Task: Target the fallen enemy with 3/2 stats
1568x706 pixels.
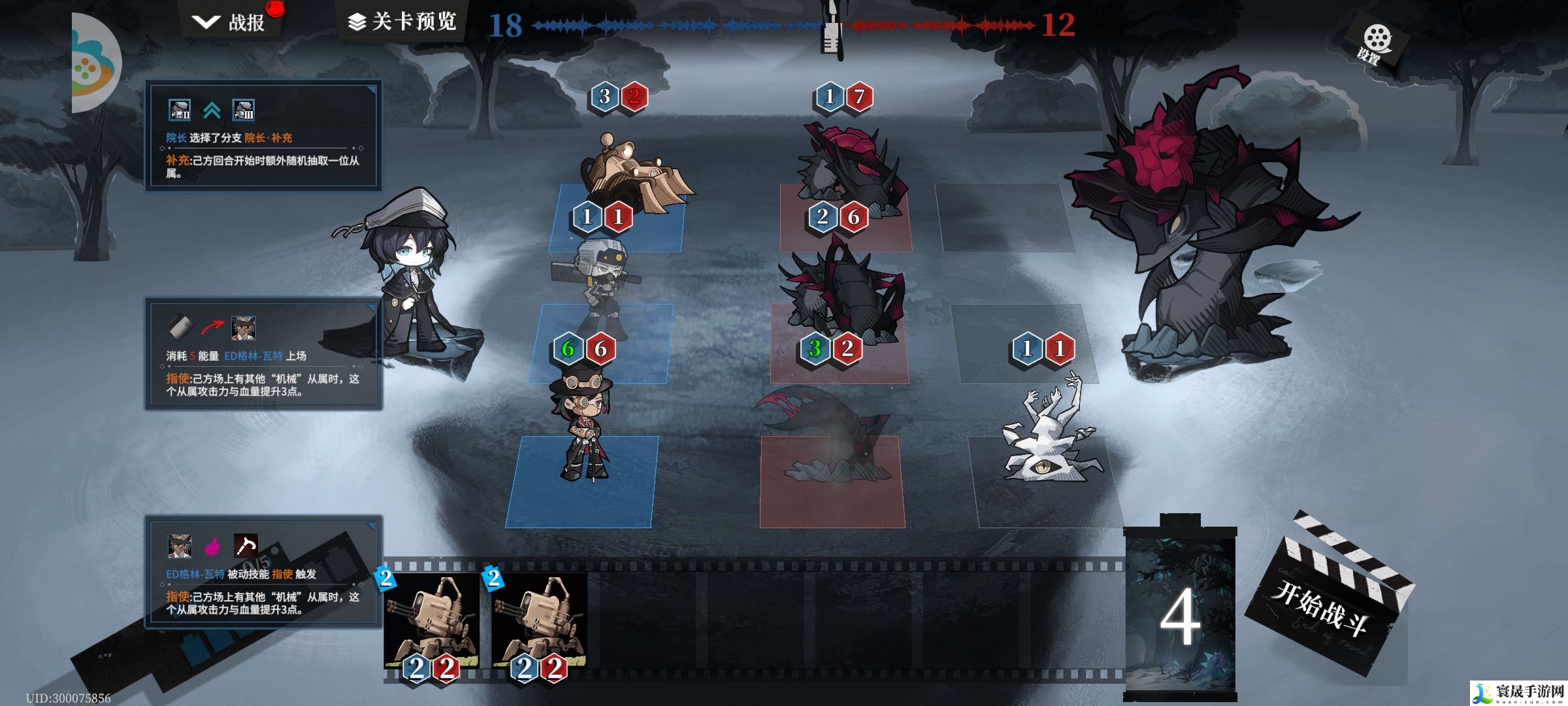Action: pos(826,438)
